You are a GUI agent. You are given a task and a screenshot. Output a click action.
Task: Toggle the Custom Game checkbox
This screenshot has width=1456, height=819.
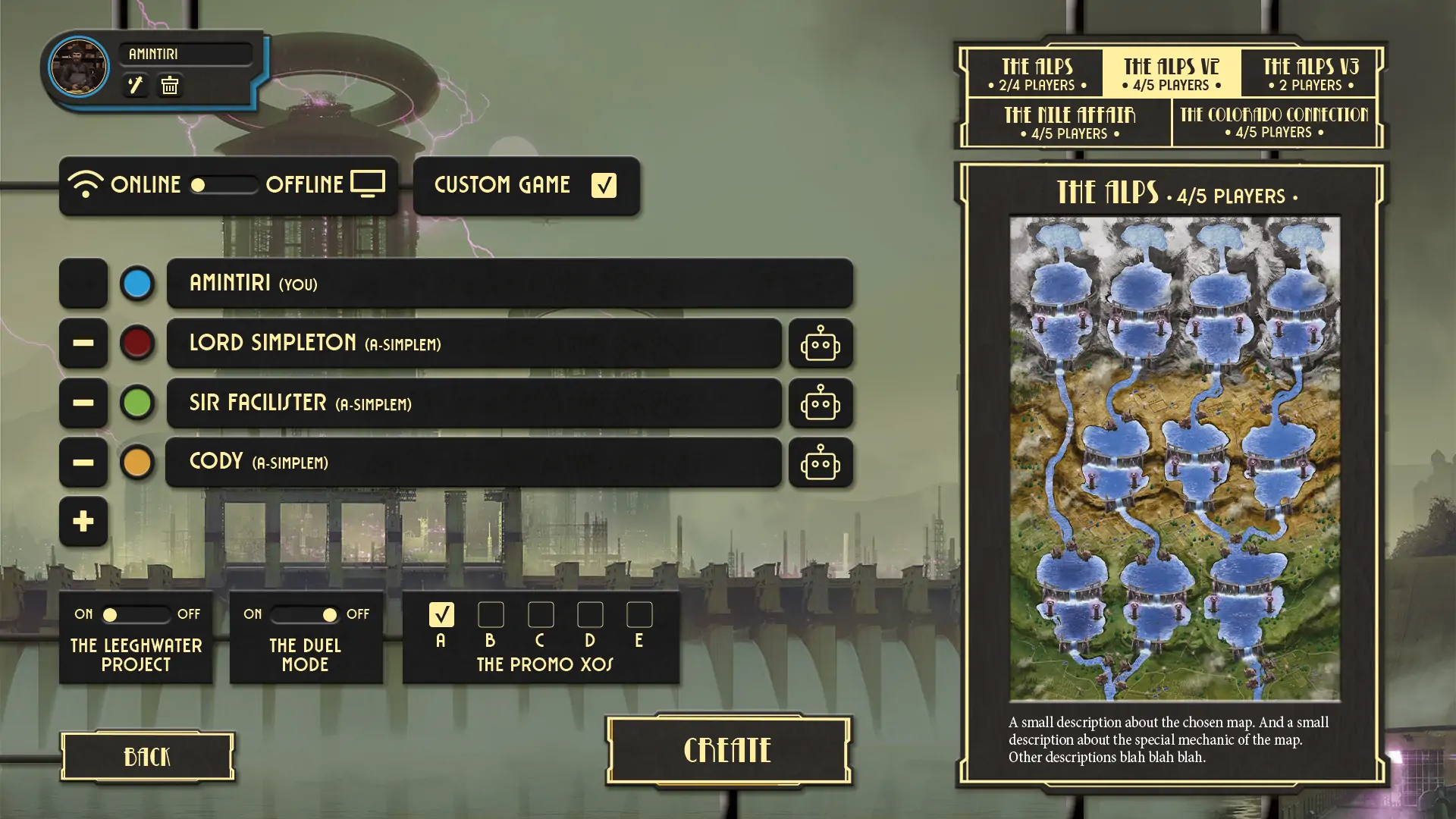[604, 185]
